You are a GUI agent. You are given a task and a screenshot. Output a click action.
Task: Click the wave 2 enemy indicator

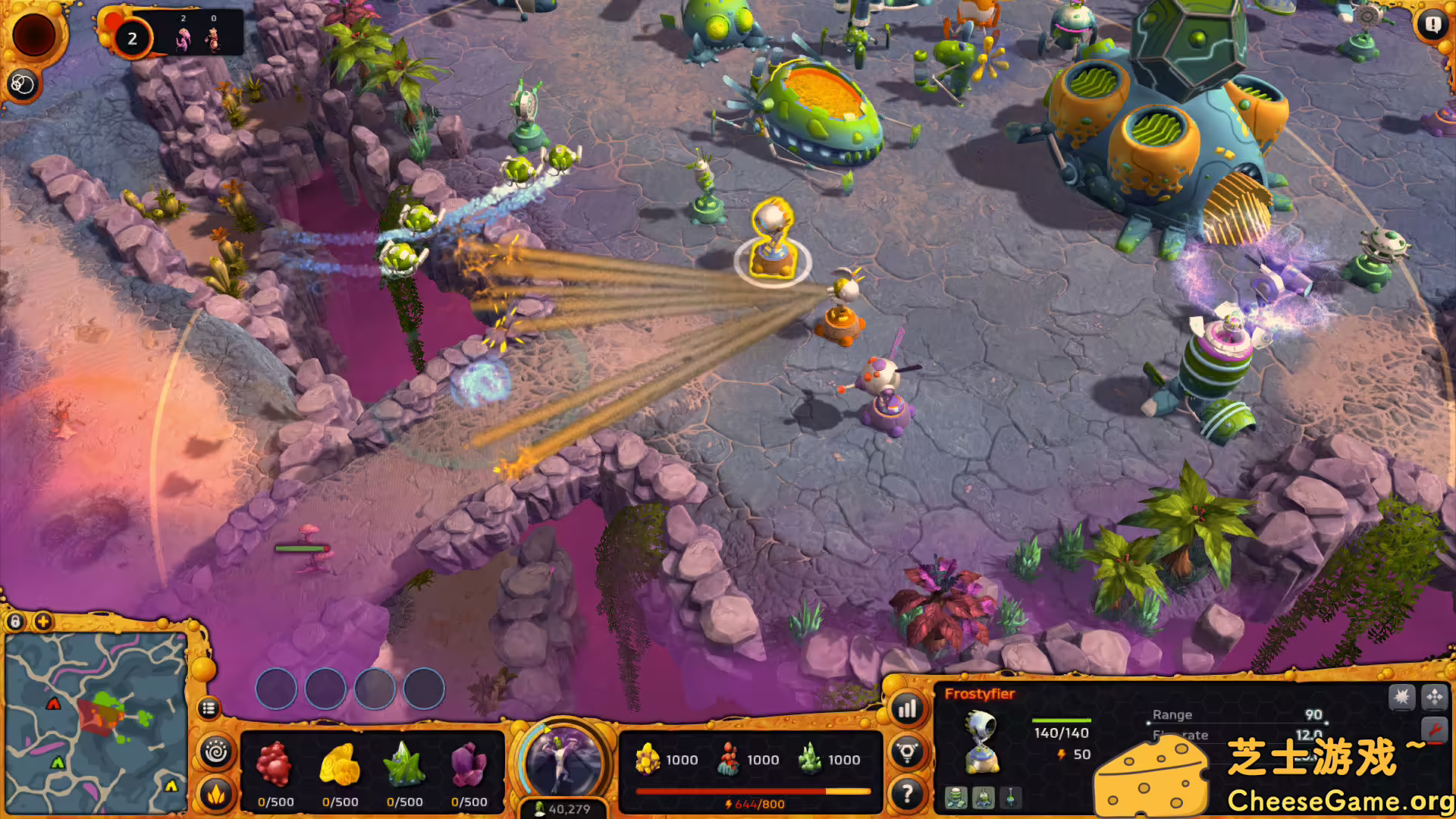(132, 39)
